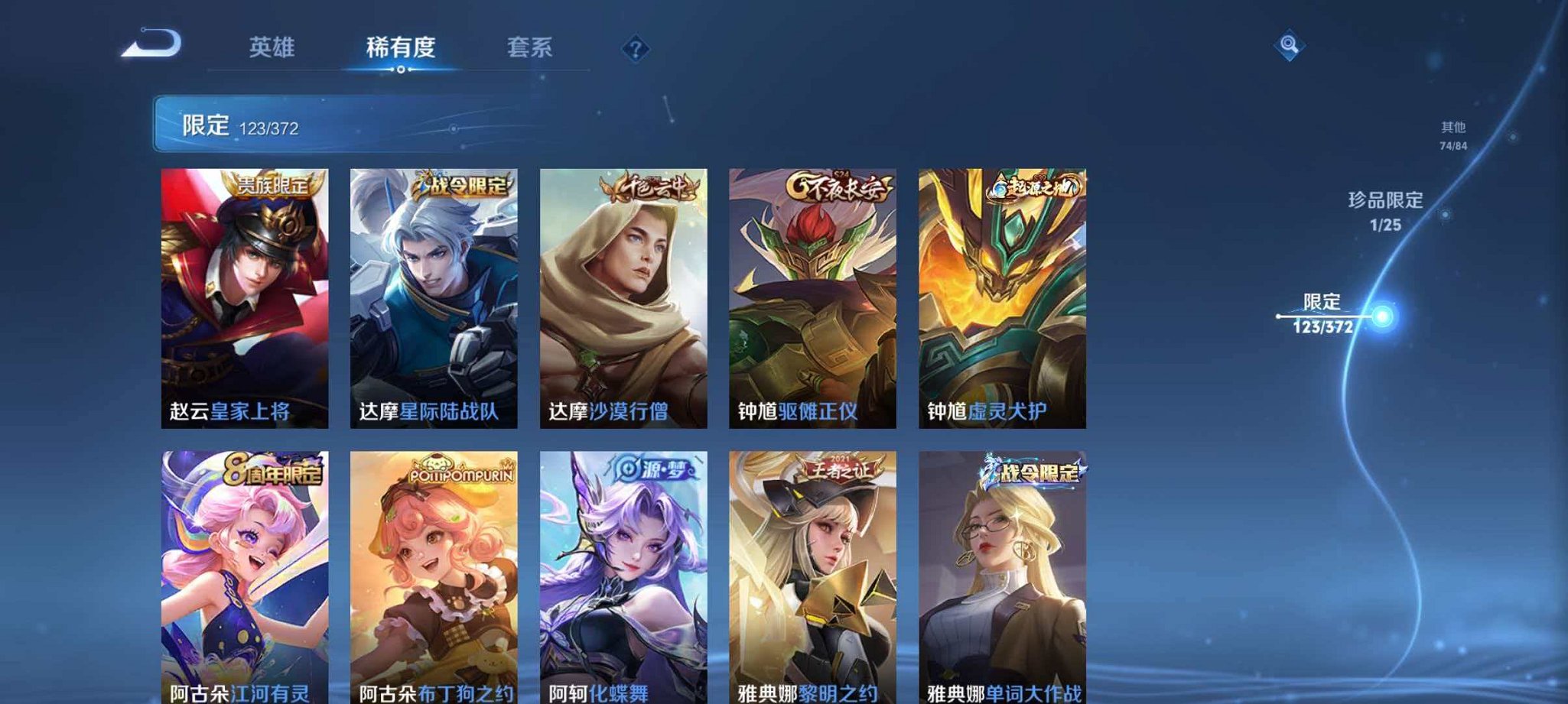Select the 稀有度 tab
1568x704 pixels.
click(402, 48)
